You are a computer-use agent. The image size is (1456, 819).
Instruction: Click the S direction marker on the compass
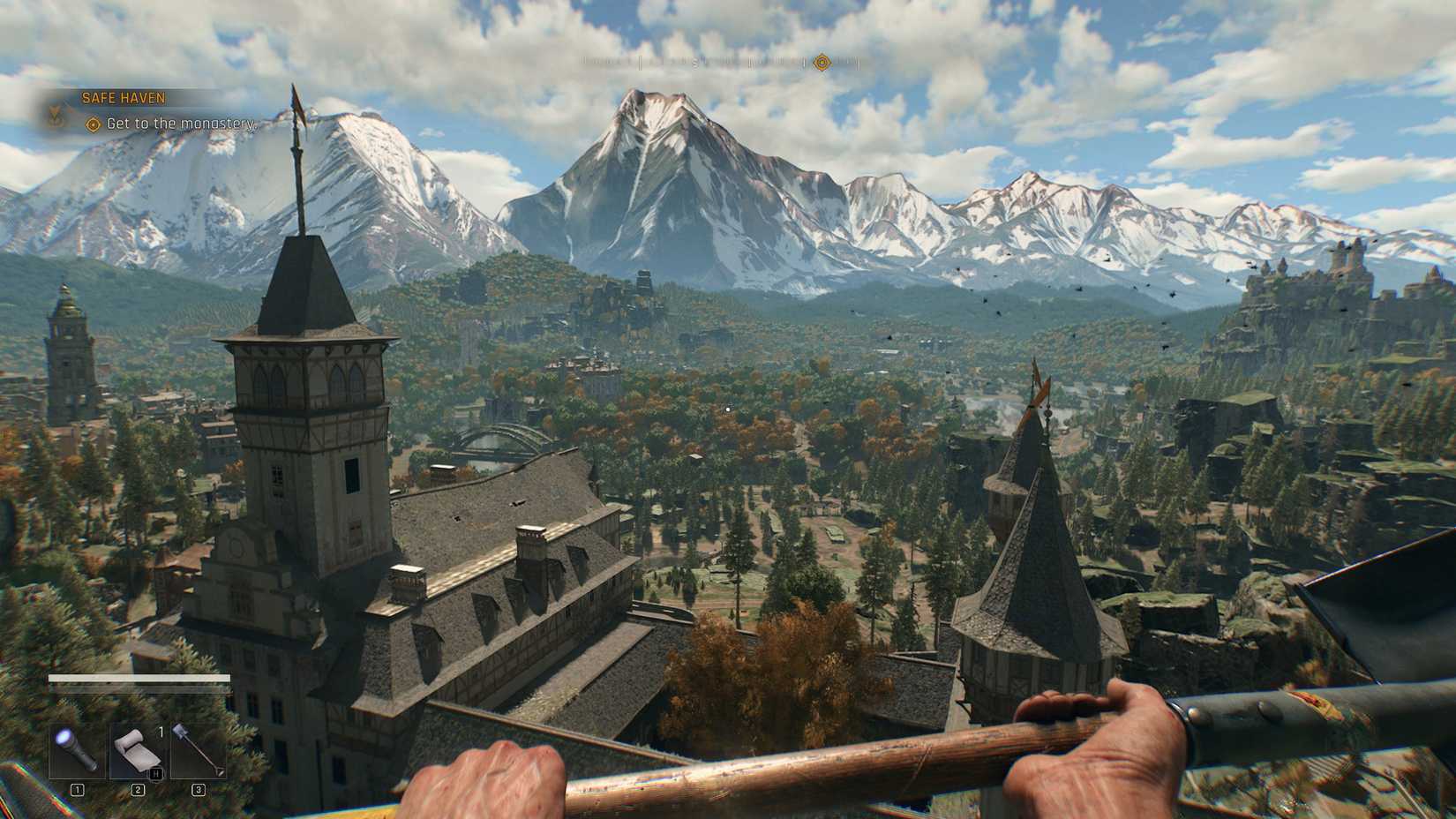(695, 64)
